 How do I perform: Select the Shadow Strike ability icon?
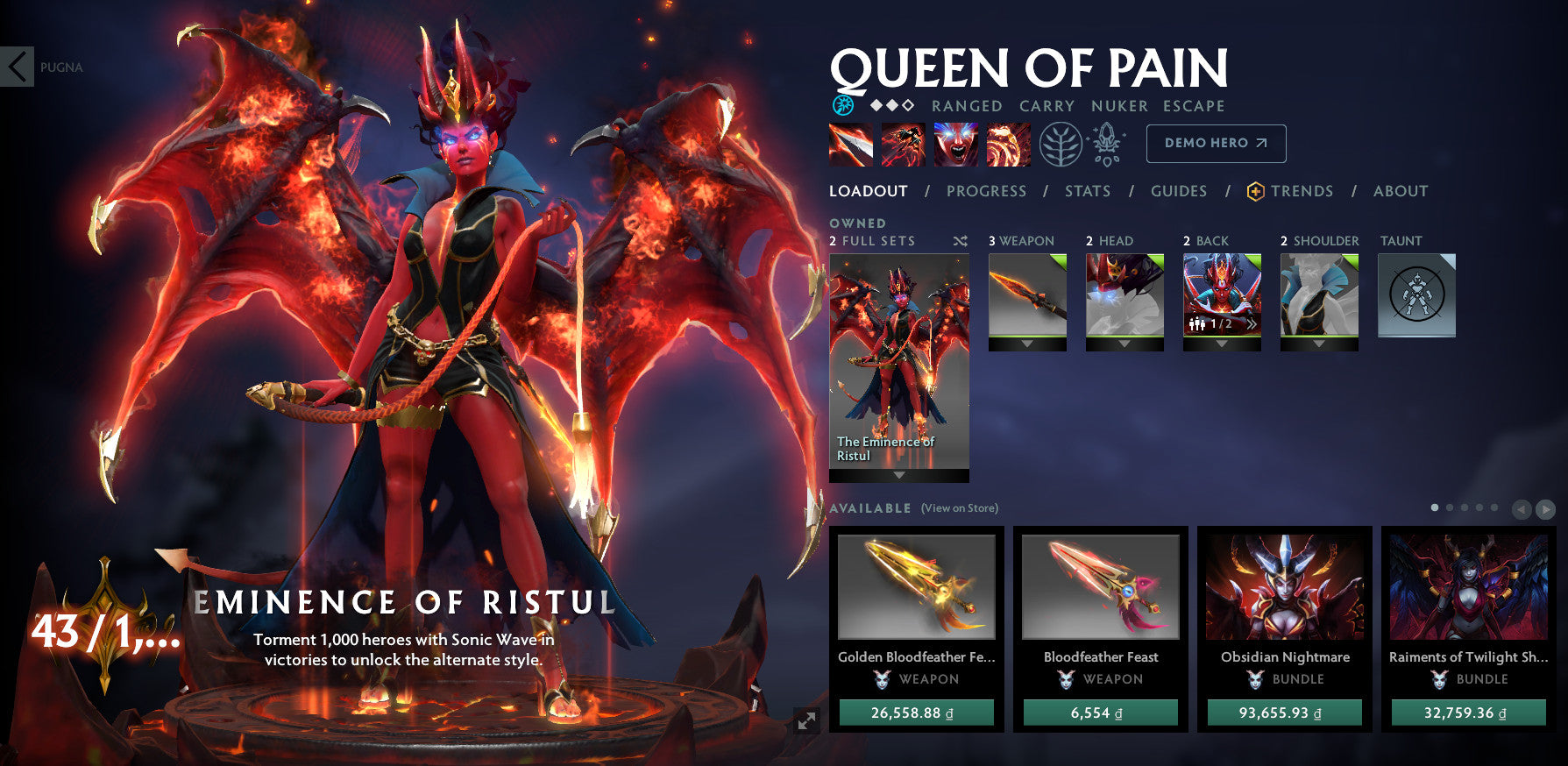pyautogui.click(x=850, y=145)
